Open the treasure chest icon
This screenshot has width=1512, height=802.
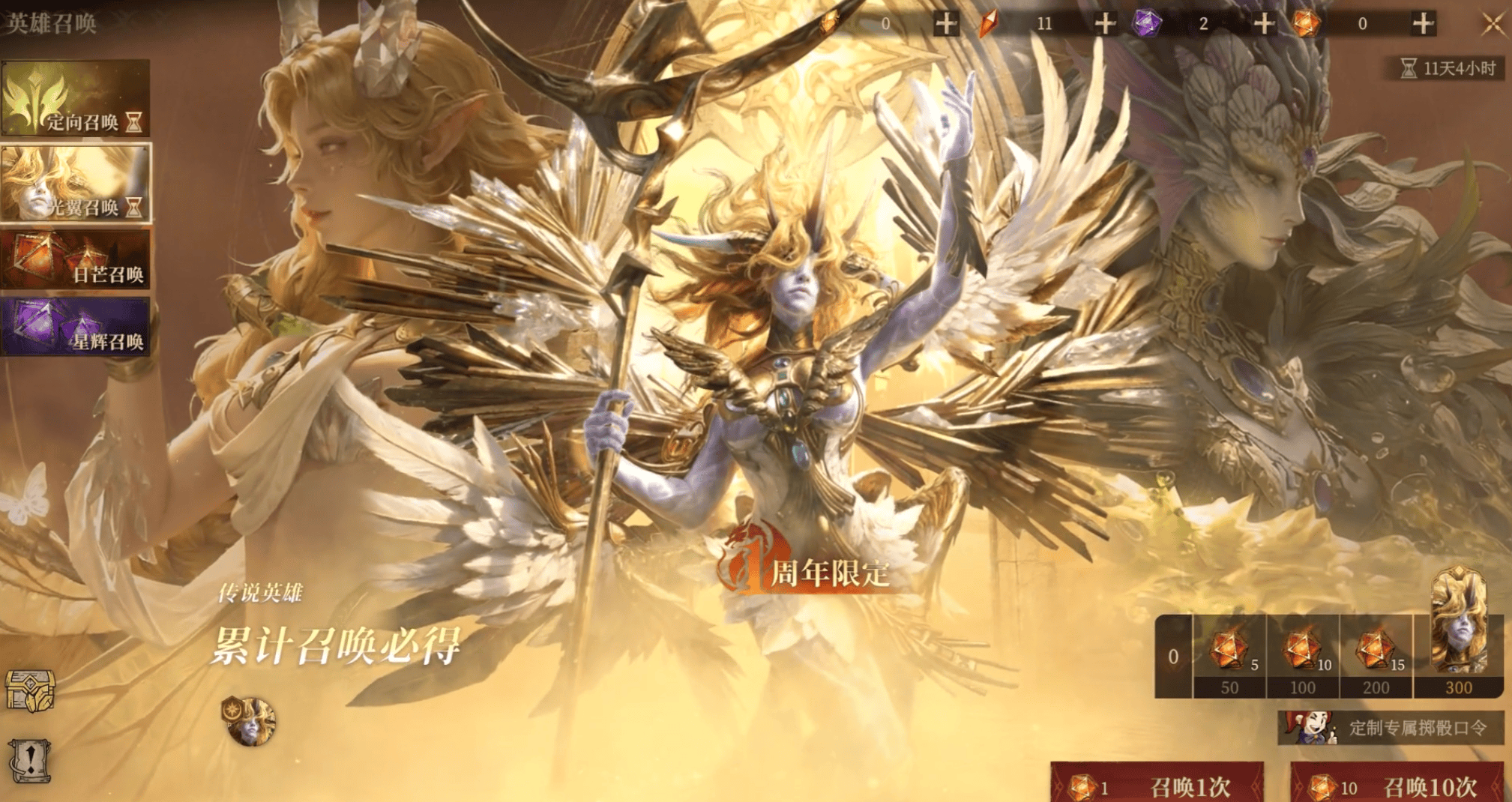point(30,690)
